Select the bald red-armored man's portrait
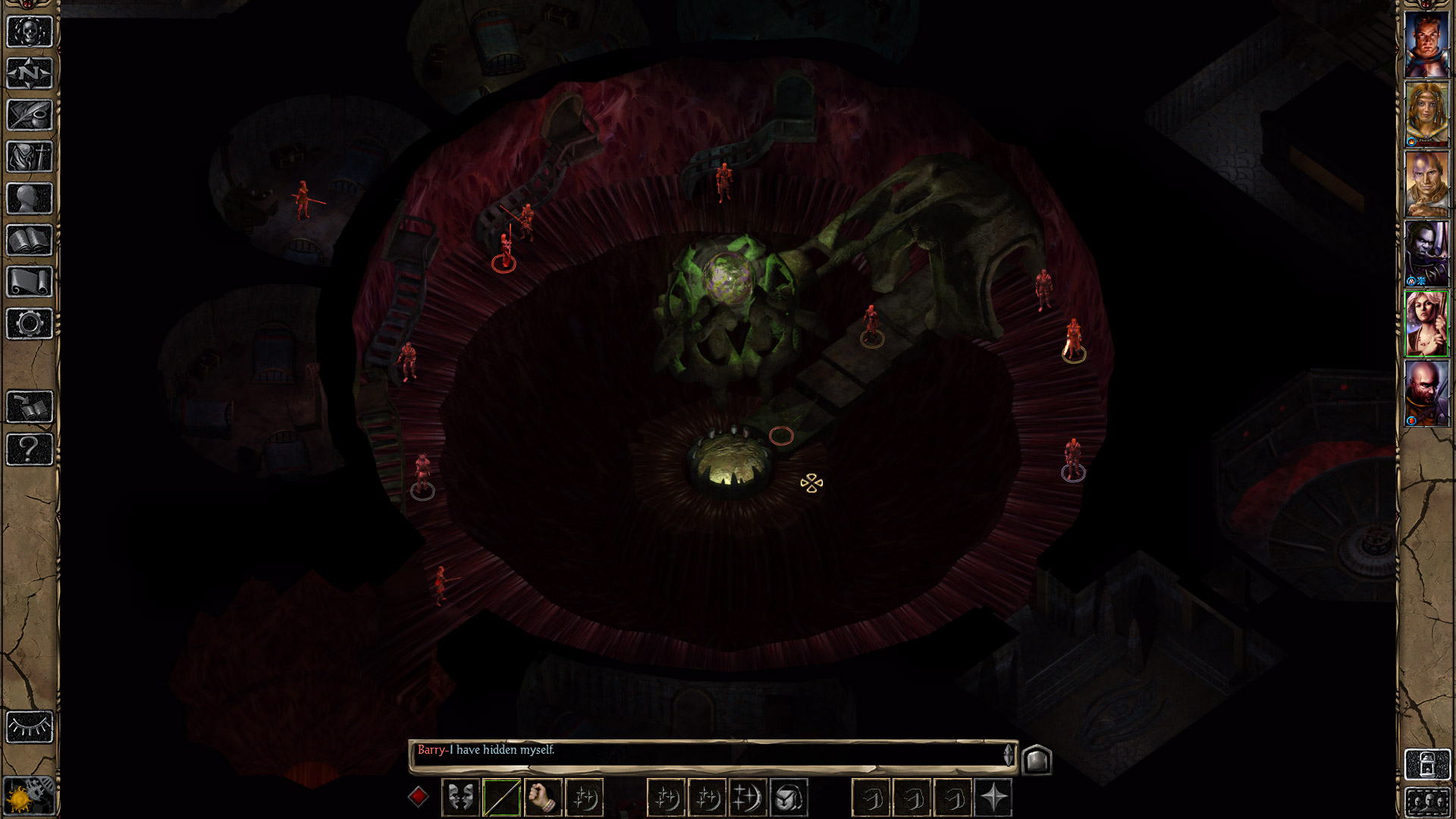The height and width of the screenshot is (819, 1456). [1426, 394]
